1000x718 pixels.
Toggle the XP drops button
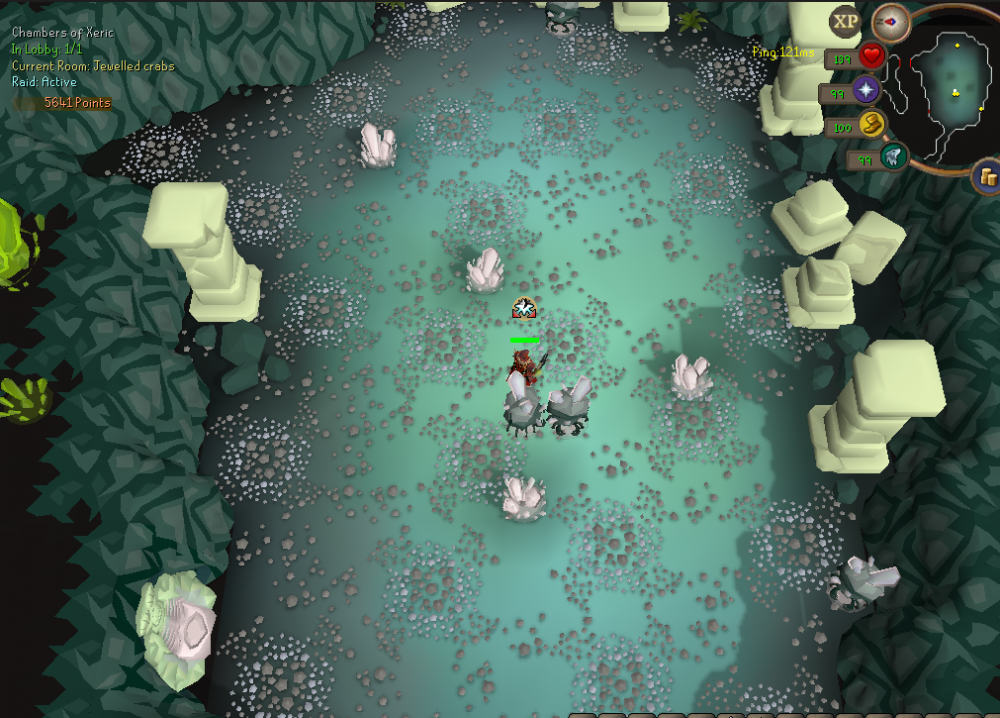(845, 20)
